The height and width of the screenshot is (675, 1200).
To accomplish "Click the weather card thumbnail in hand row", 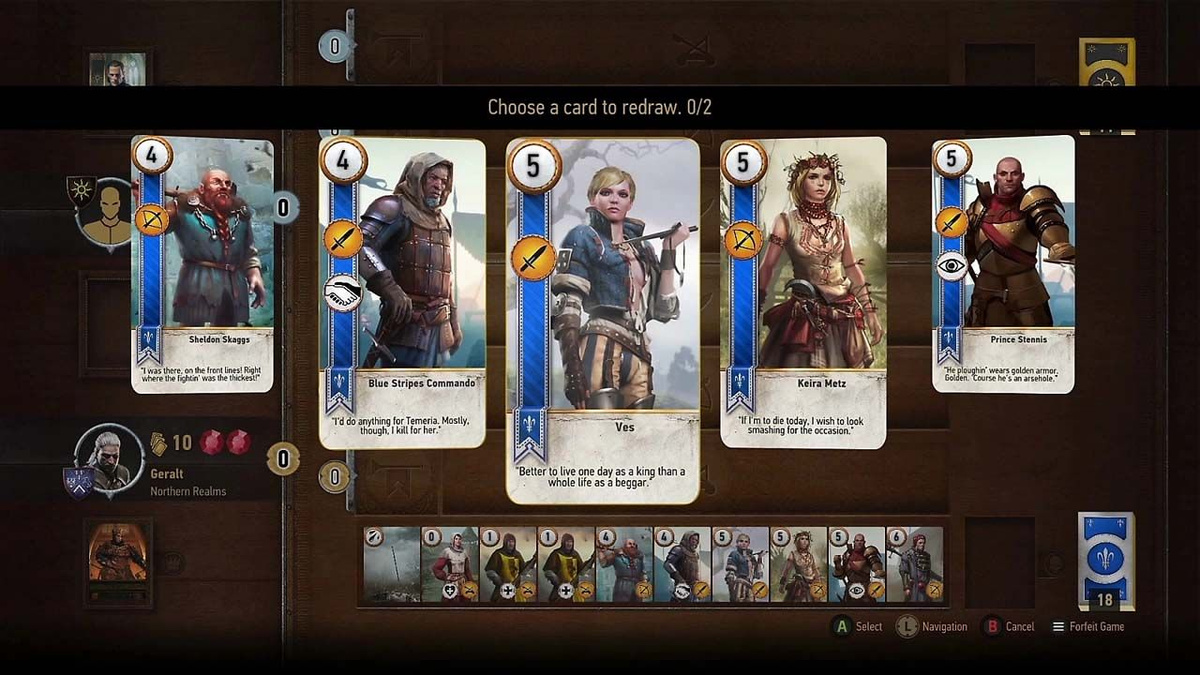I will (392, 564).
